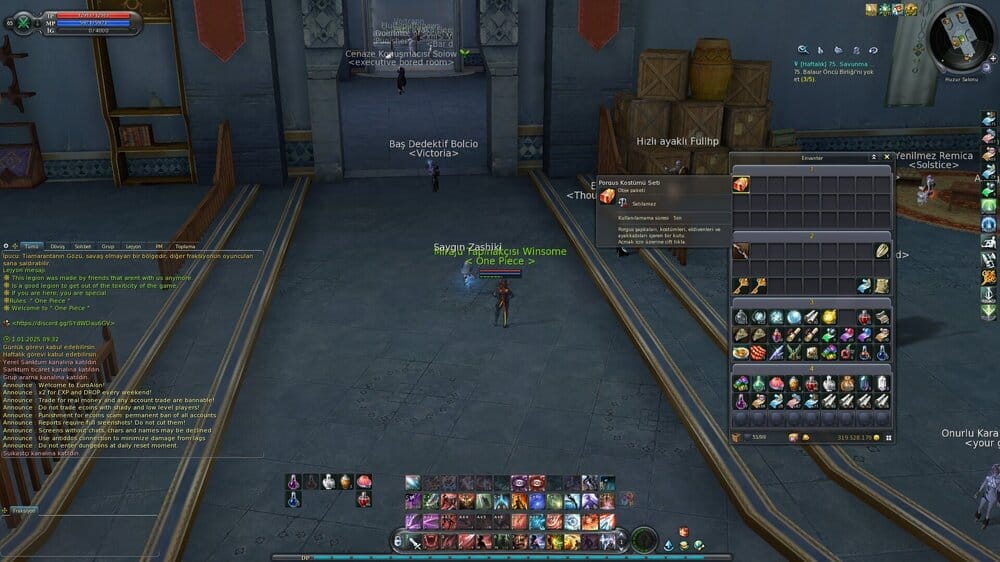Use the purple potion in the quick slots
Screen dimensions: 1000x562
[293, 481]
